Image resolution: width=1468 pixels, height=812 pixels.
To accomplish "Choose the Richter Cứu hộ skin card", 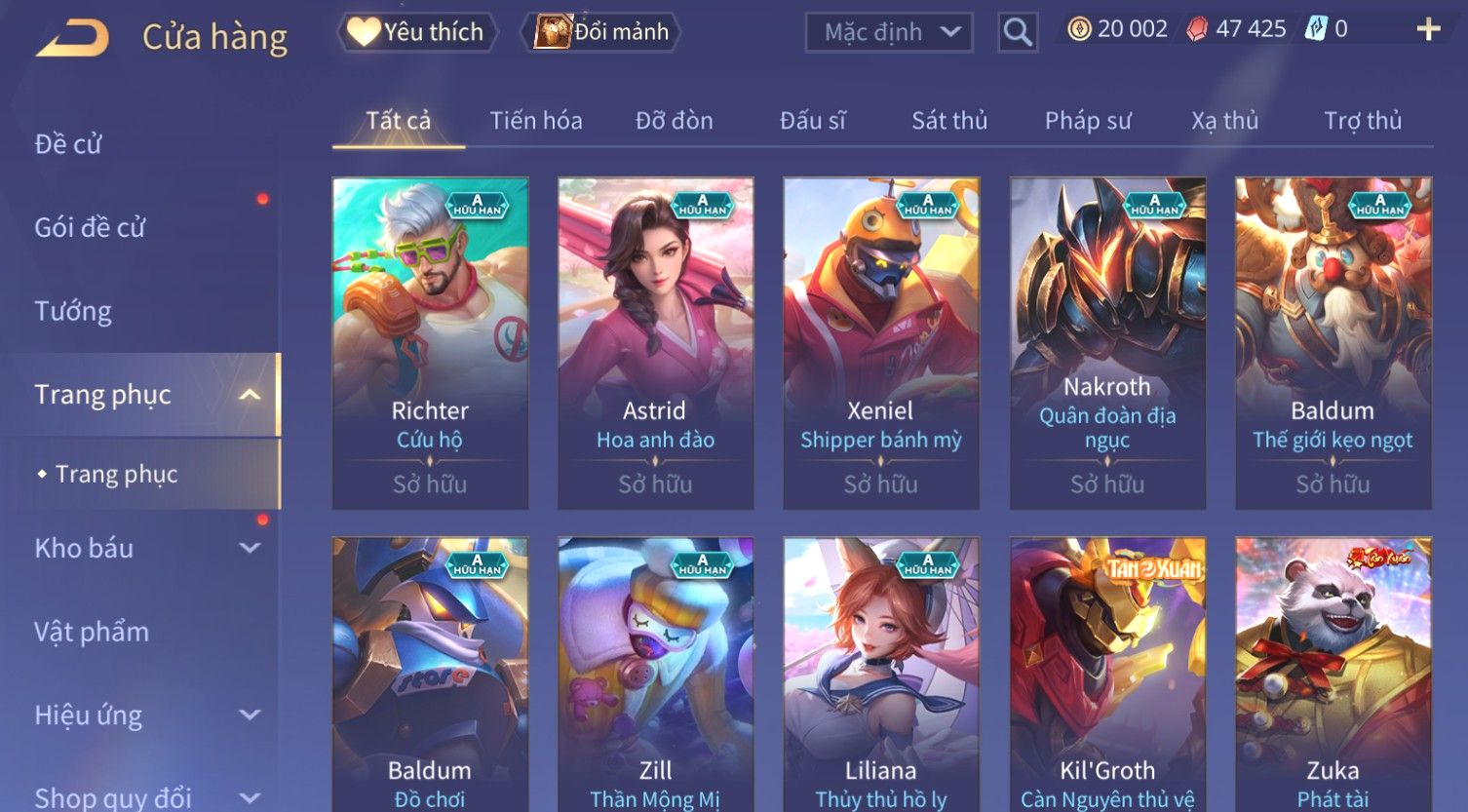I will 430,343.
